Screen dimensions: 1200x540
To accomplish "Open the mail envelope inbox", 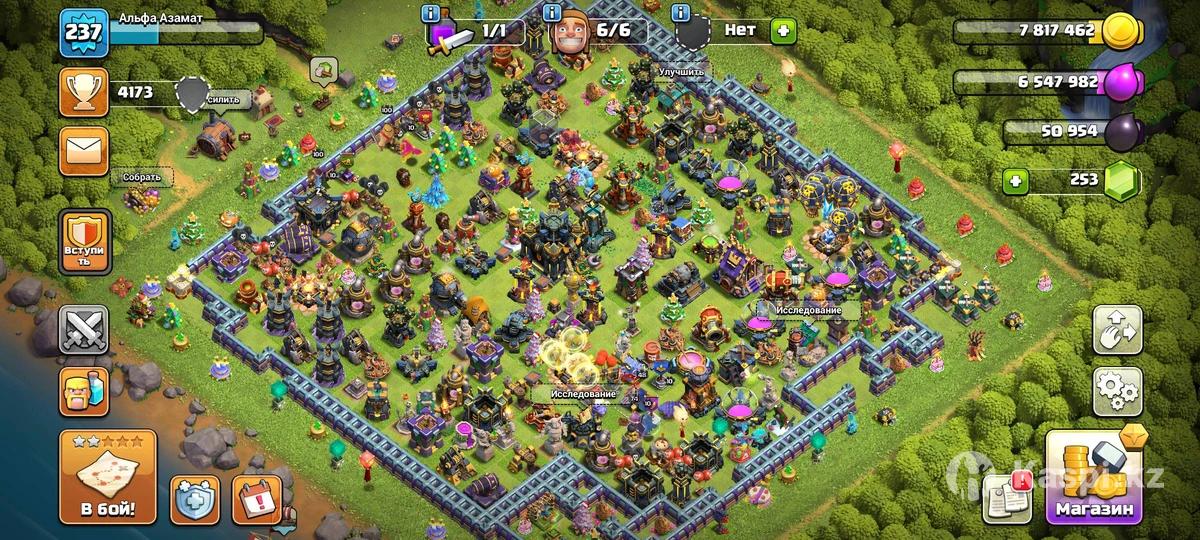I will (x=83, y=151).
